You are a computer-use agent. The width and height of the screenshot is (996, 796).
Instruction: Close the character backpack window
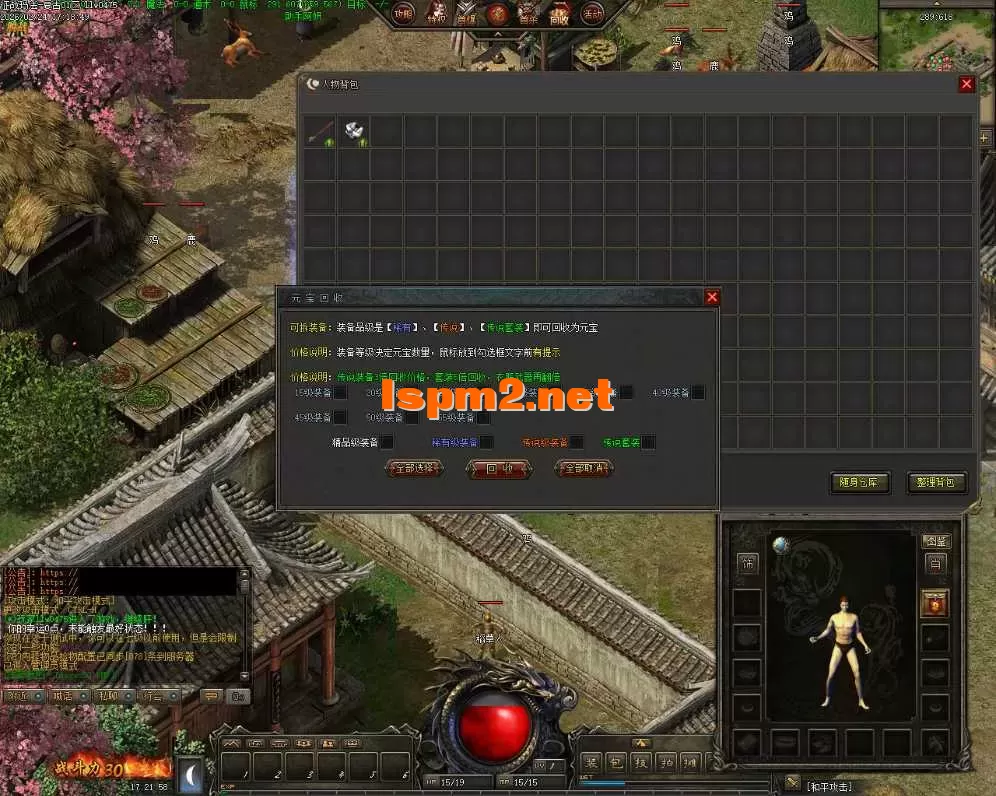point(966,85)
